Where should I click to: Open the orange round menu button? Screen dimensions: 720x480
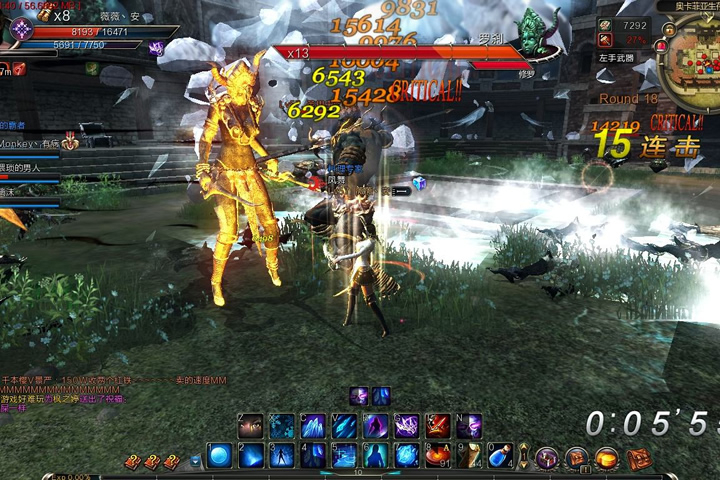(x=606, y=458)
